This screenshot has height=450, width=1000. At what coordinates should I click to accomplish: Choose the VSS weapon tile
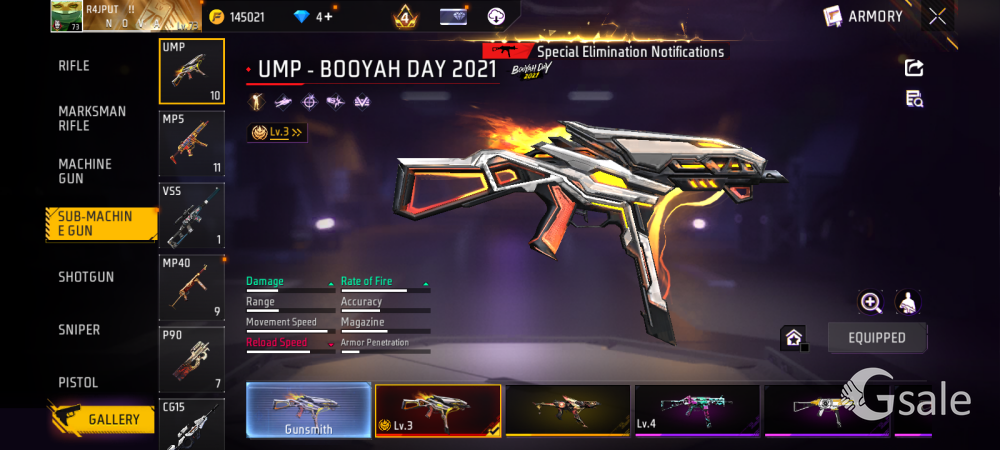tap(192, 215)
